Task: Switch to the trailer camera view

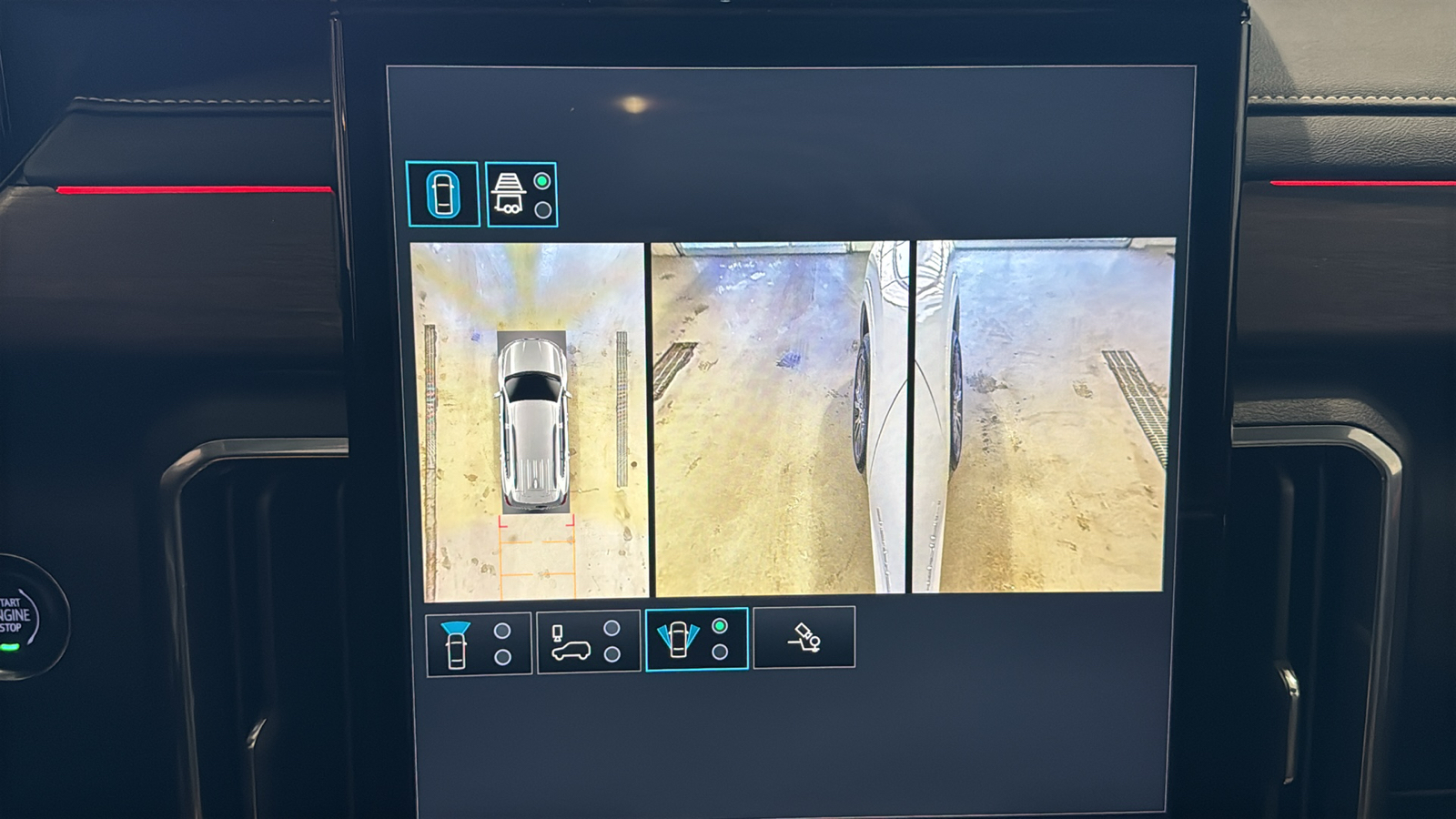Action: [x=521, y=195]
